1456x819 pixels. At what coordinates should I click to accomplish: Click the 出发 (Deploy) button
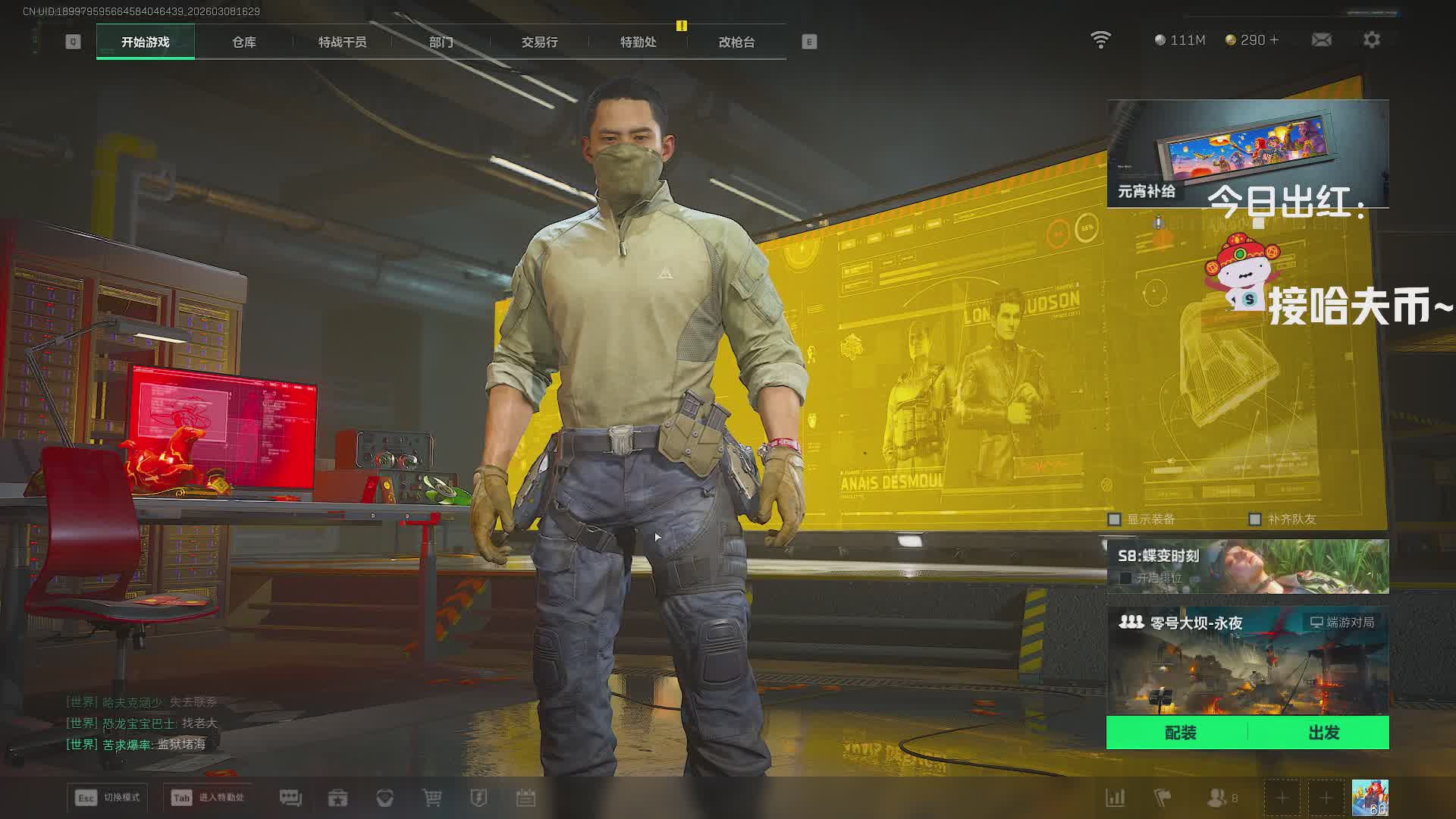[x=1323, y=733]
